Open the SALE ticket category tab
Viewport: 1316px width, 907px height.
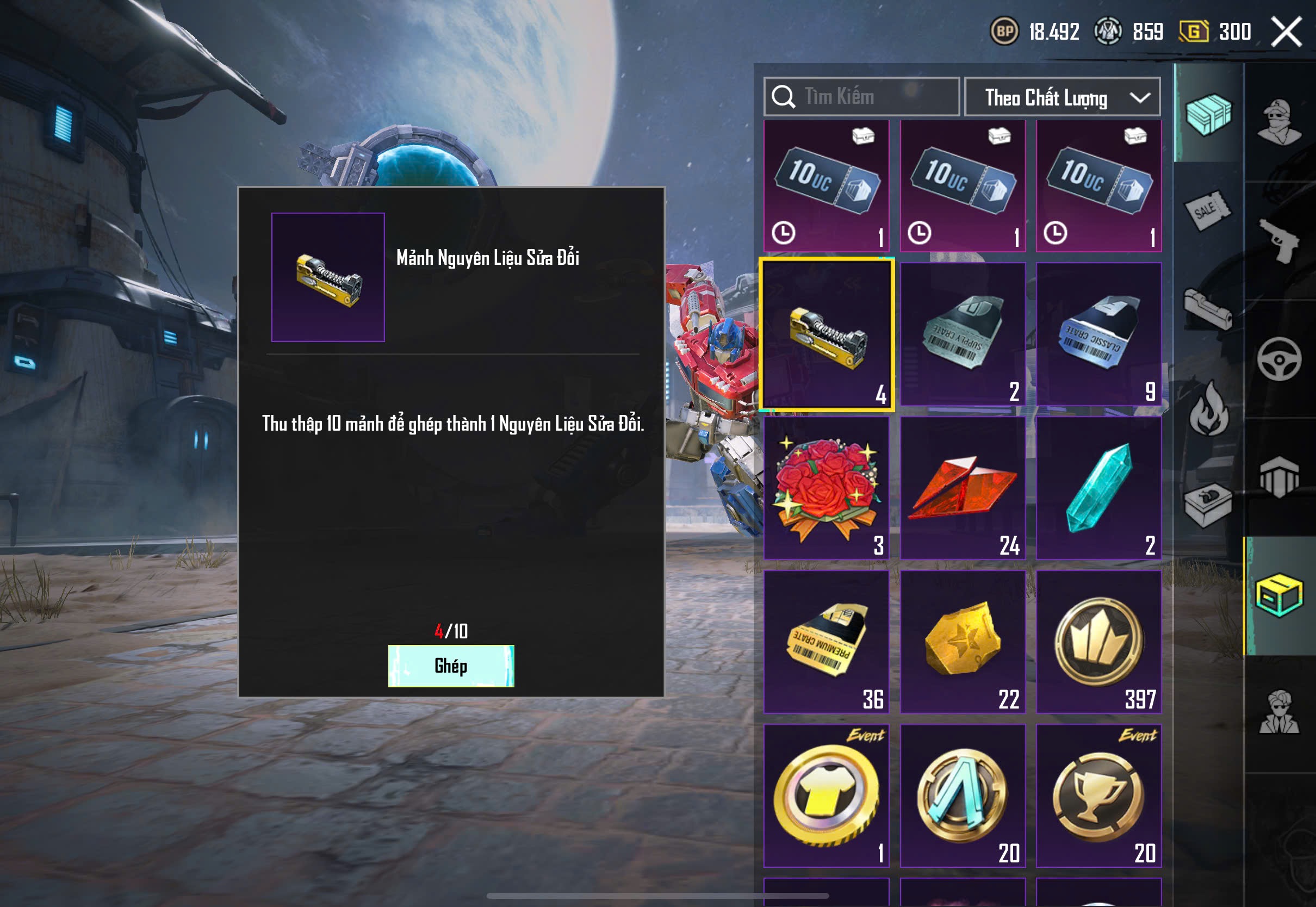(1207, 210)
